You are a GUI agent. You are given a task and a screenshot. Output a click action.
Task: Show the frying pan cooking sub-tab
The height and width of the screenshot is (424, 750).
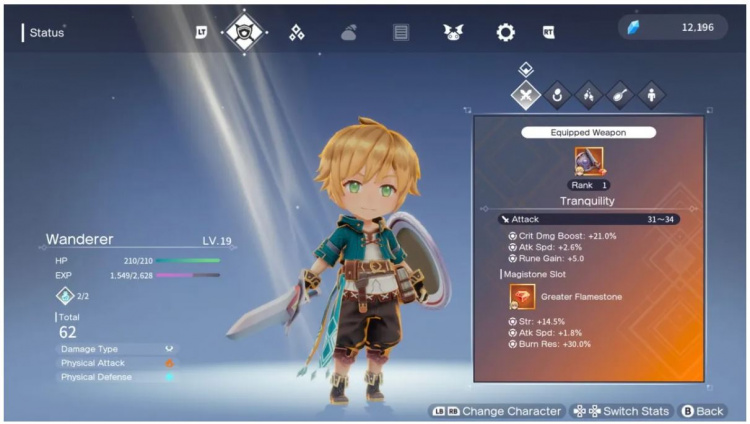[x=620, y=96]
